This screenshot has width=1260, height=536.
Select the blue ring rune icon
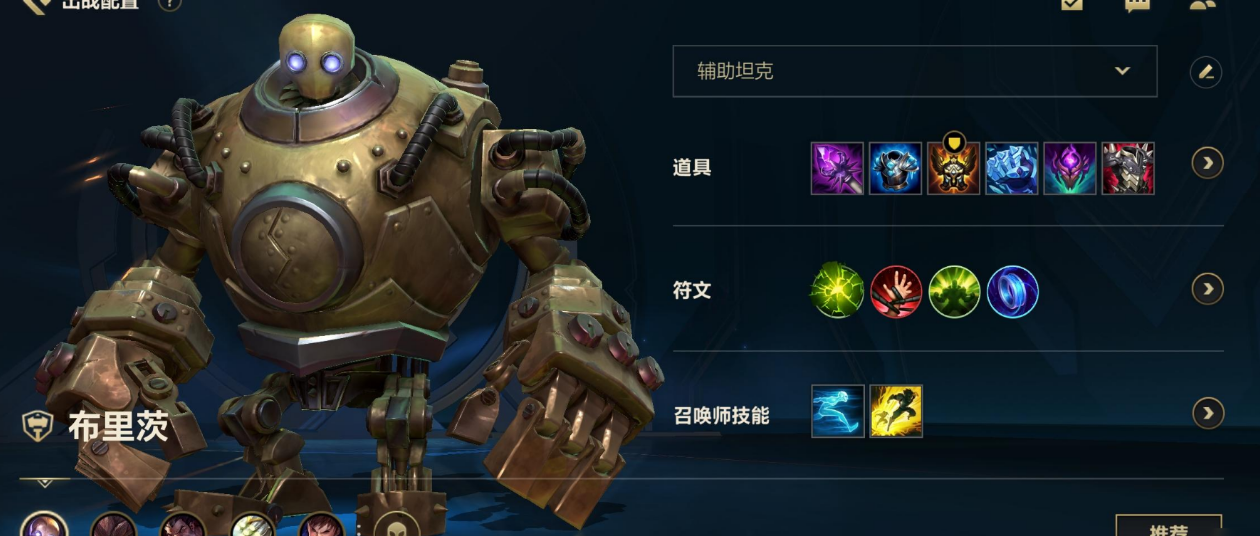(1012, 292)
